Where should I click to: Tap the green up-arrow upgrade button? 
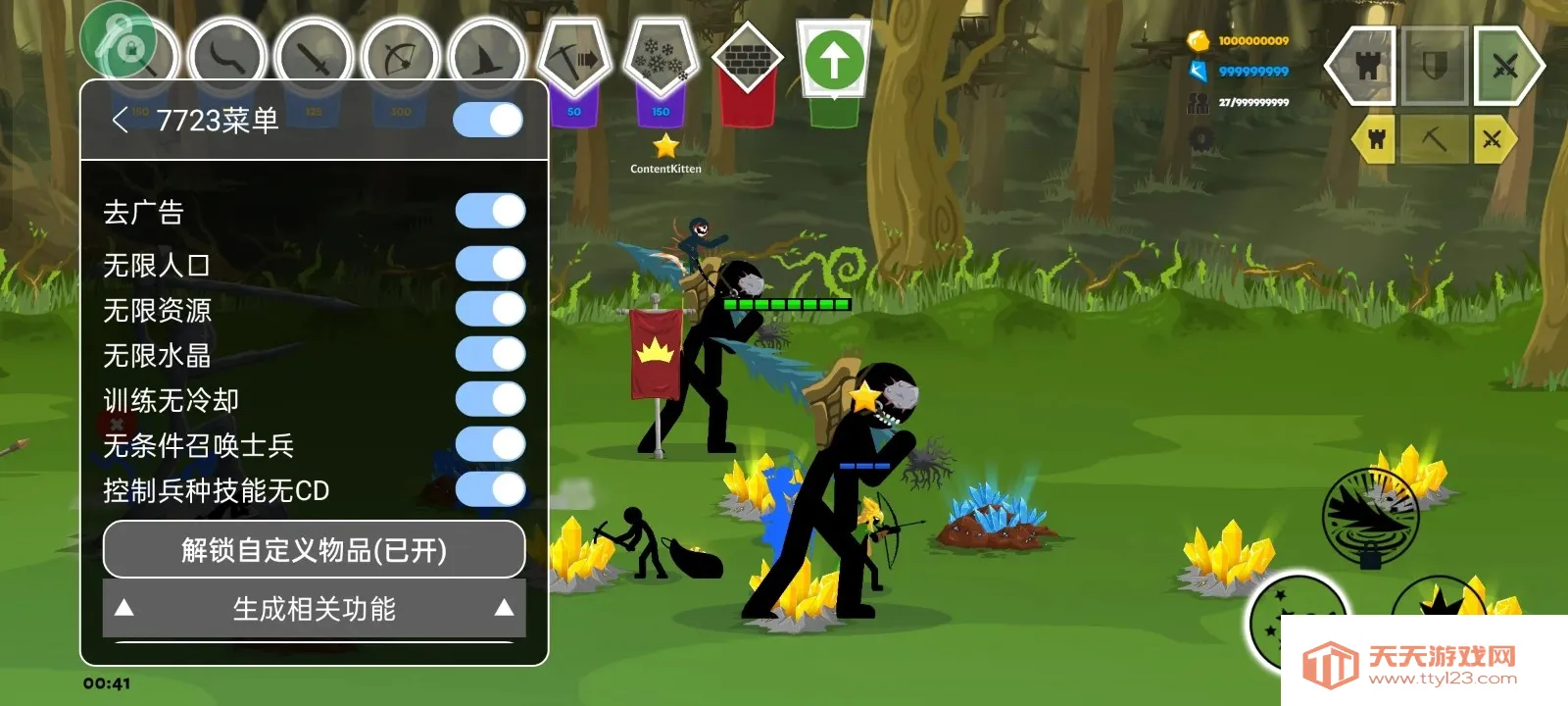point(834,61)
